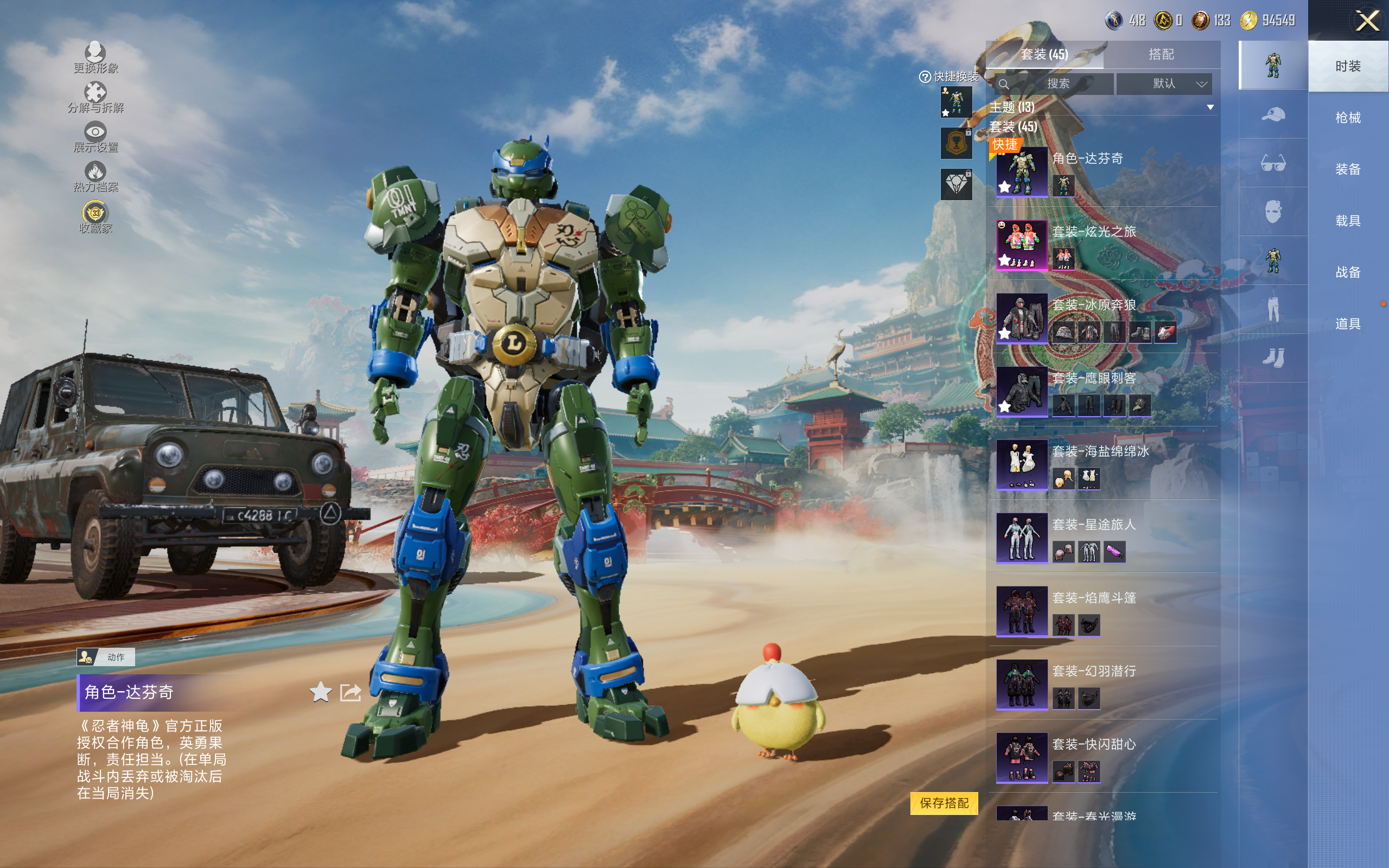Open 分解与拆解 dismantle menu
Viewport: 1389px width, 868px height.
coord(95,98)
